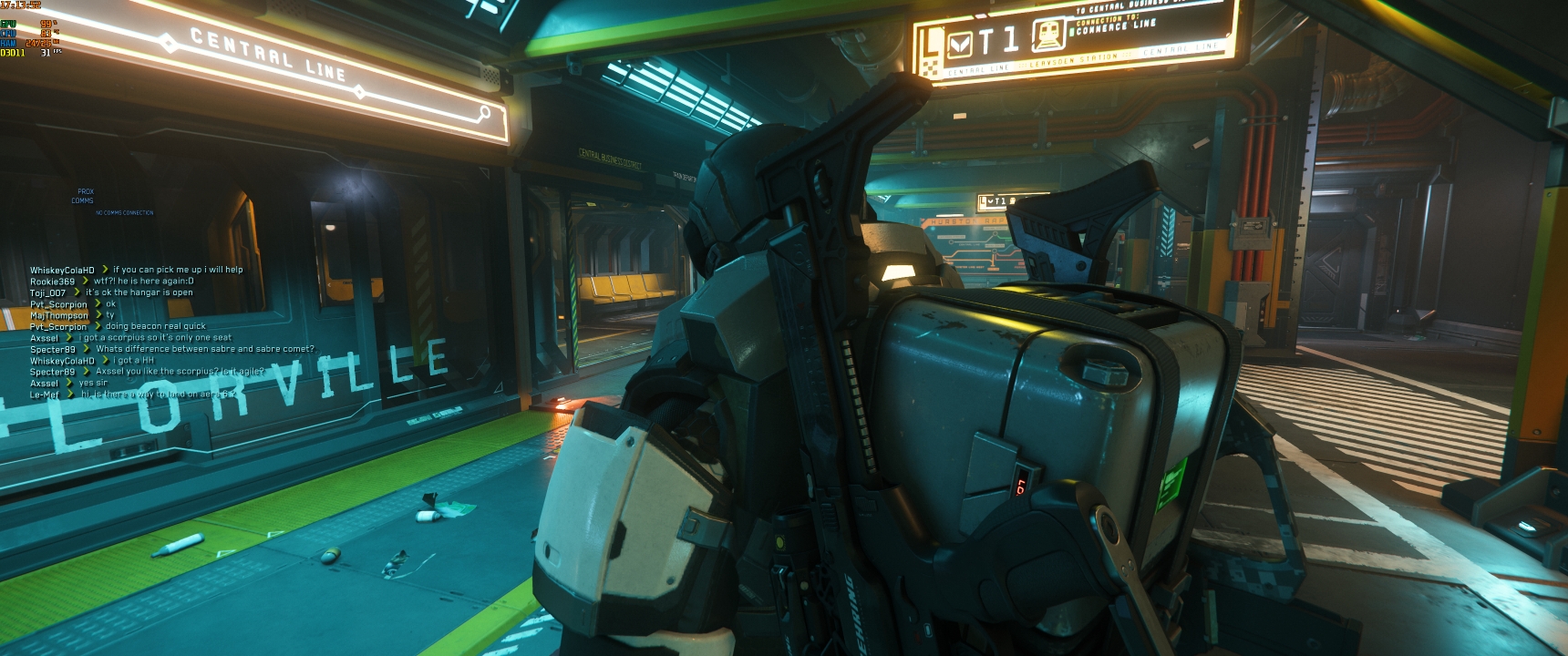Click Le-Mef's chat message about landing
1568x656 pixels.
point(160,395)
